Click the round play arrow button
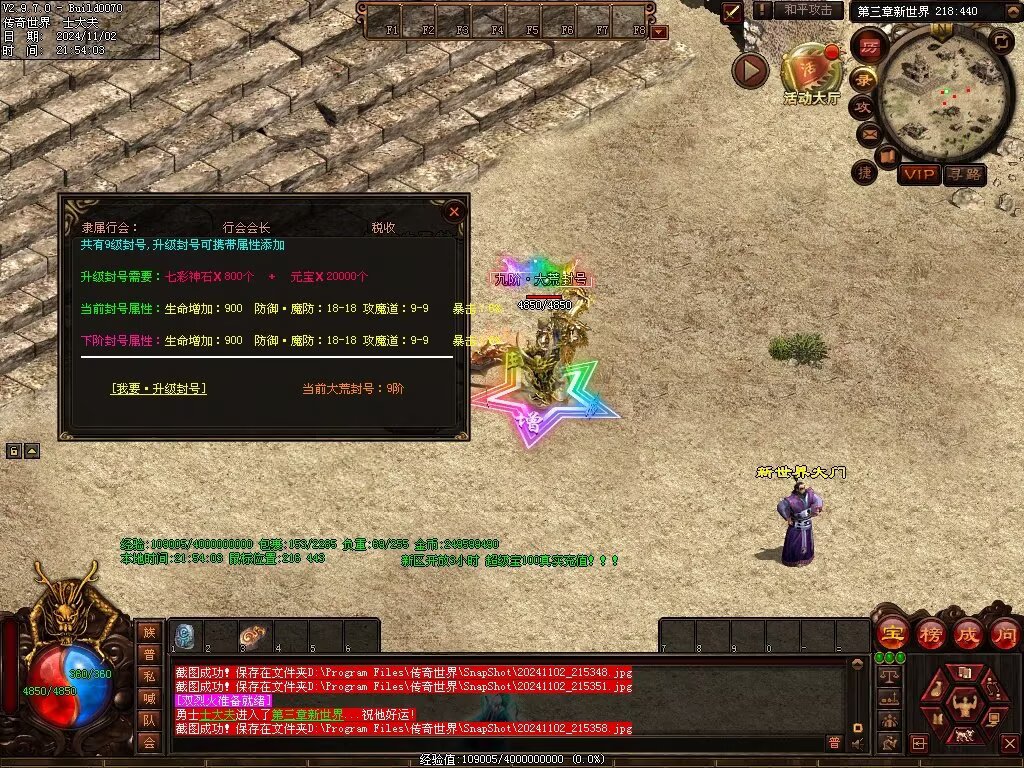Image resolution: width=1024 pixels, height=768 pixels. click(x=750, y=70)
